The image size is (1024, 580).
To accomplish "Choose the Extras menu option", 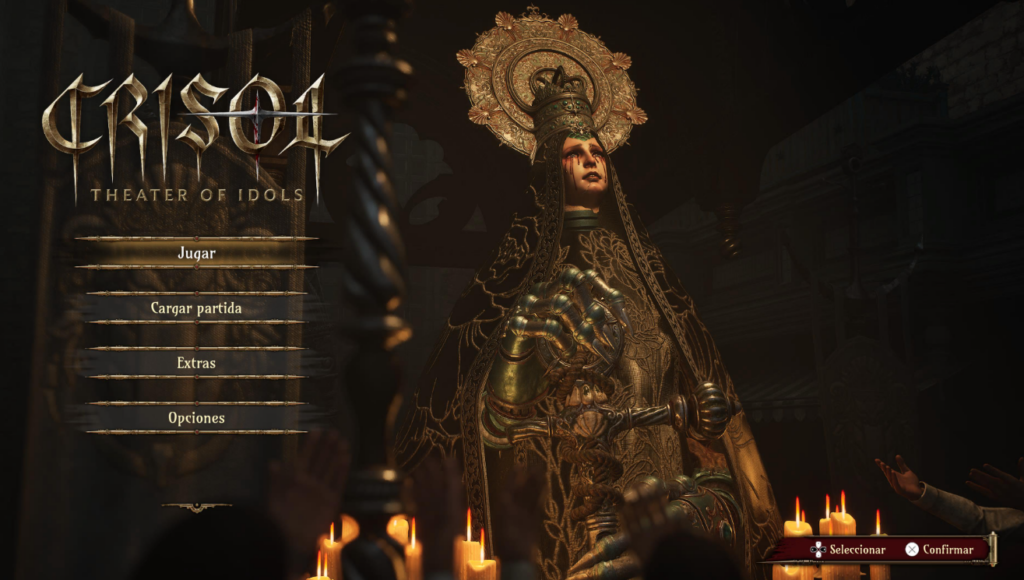I will 196,363.
